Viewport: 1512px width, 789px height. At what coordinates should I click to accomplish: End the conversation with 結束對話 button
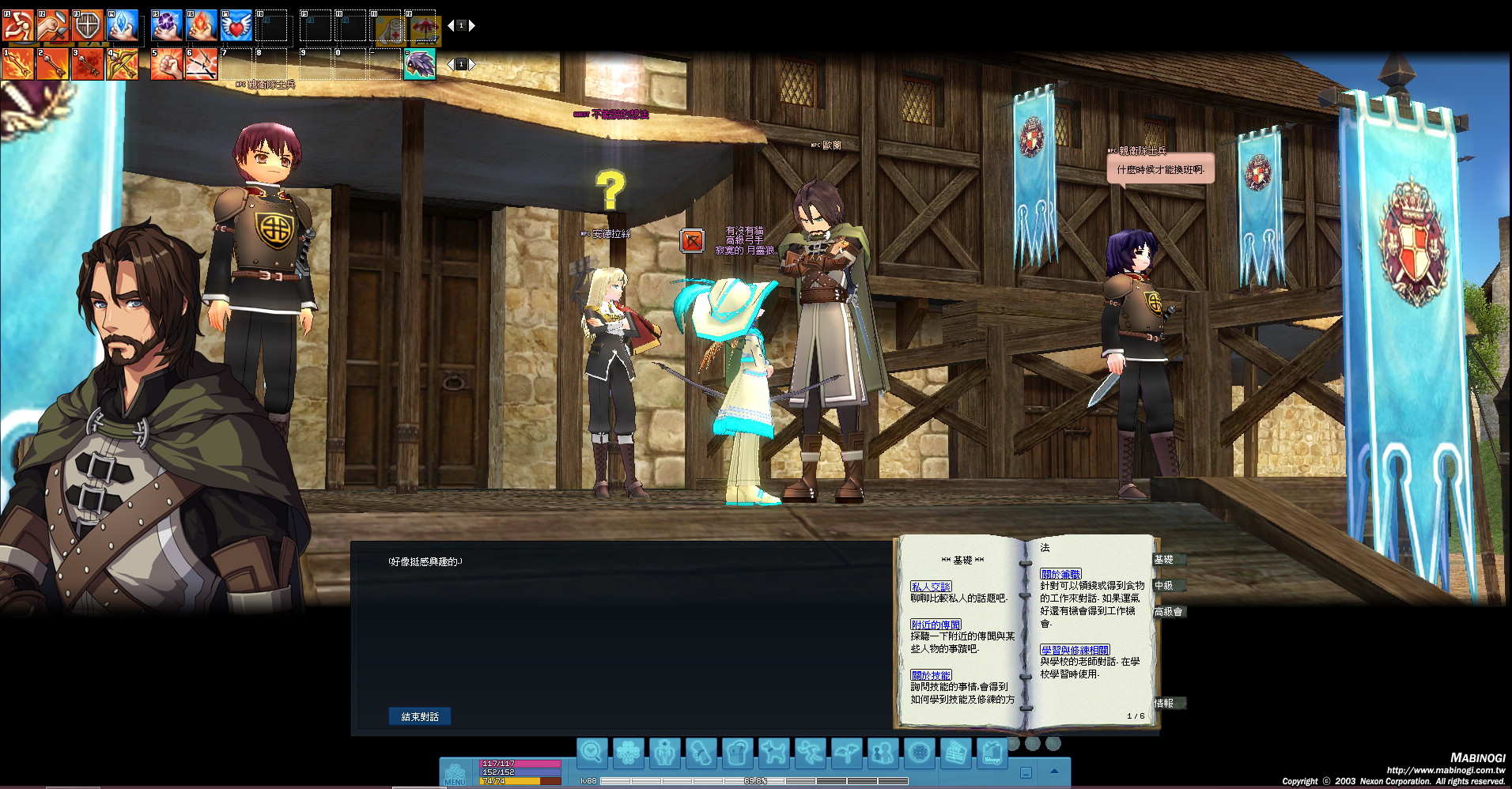pos(419,716)
